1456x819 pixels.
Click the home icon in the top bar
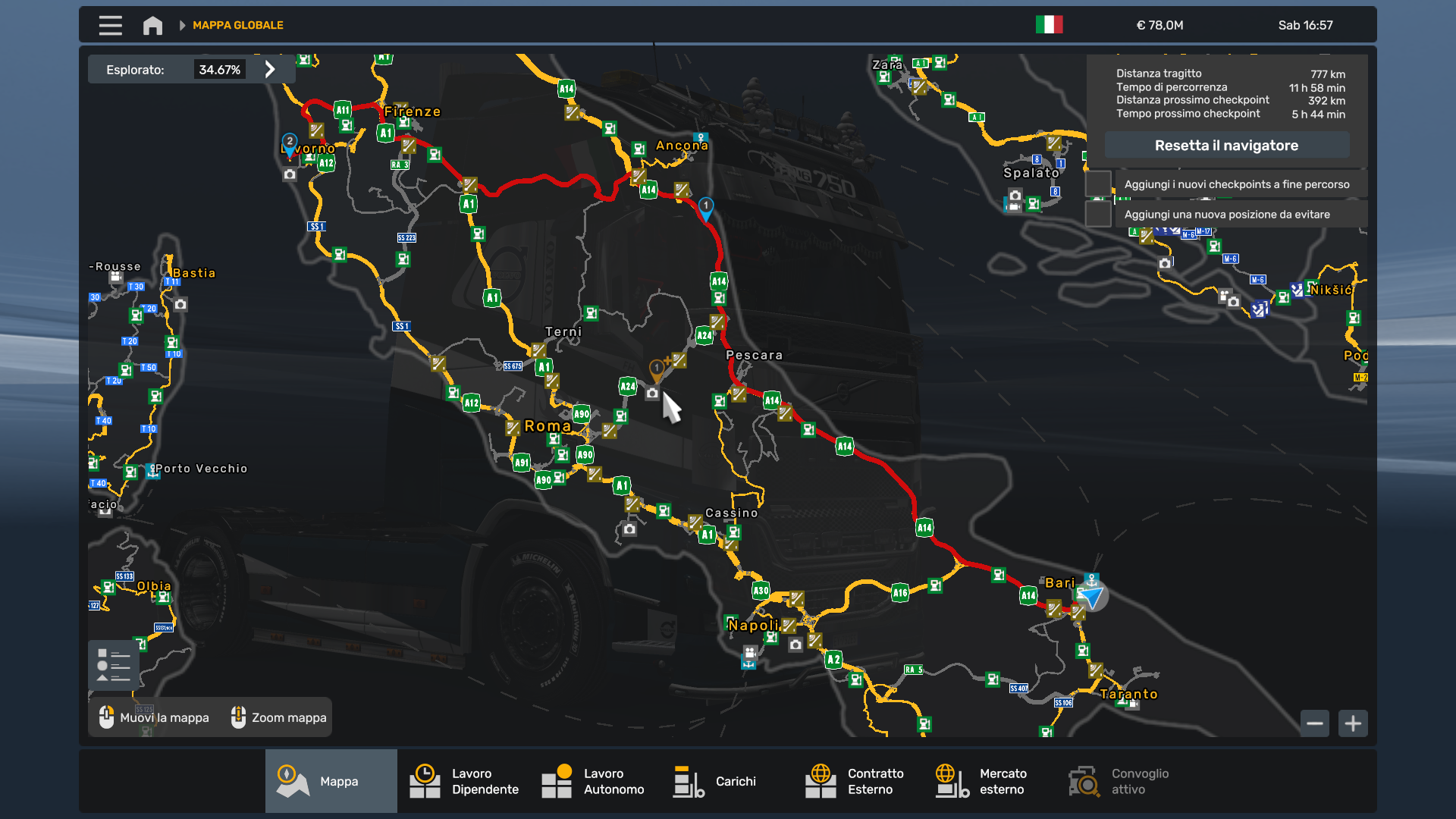152,25
